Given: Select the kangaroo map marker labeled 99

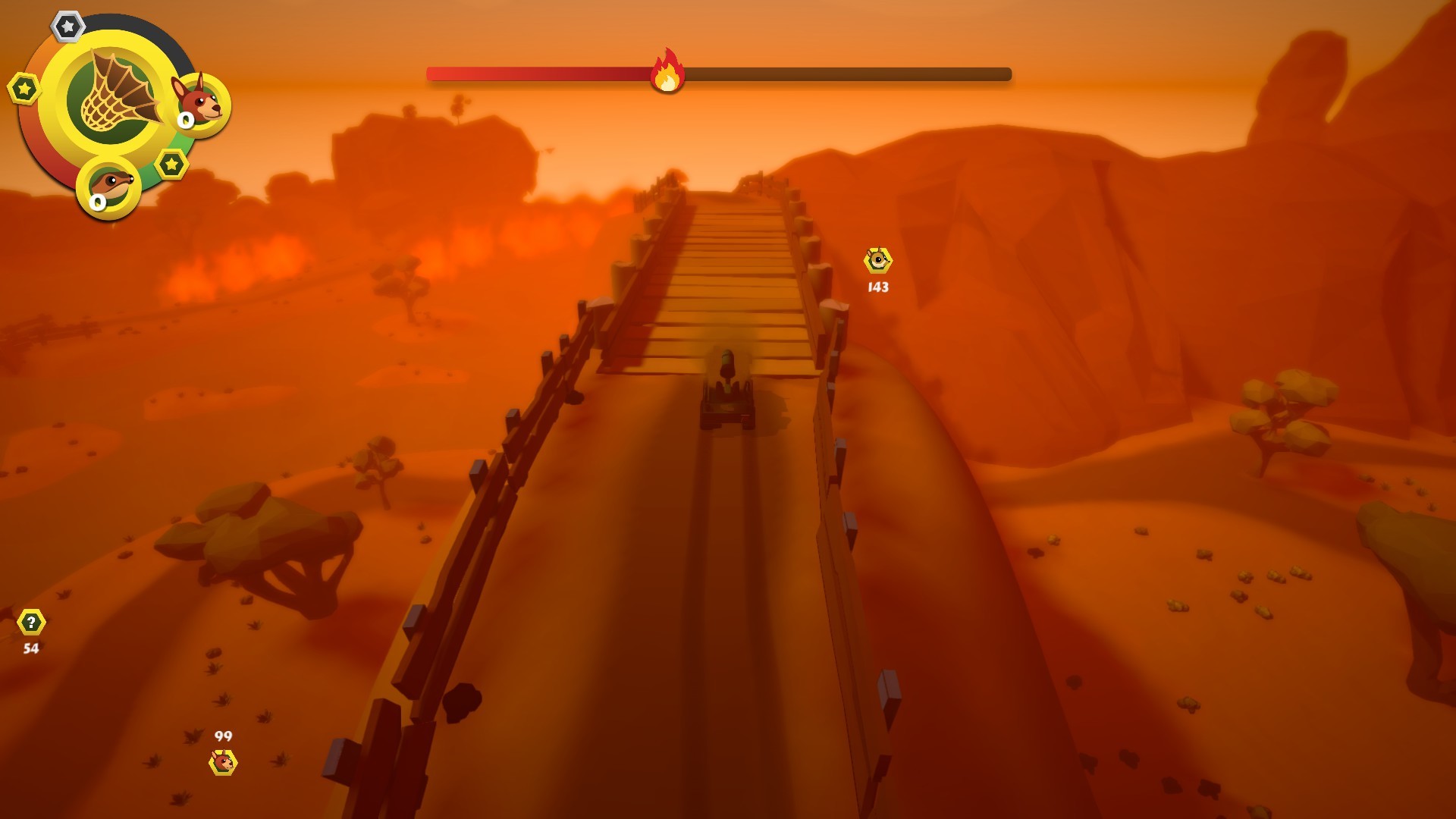Looking at the screenshot, I should (224, 764).
